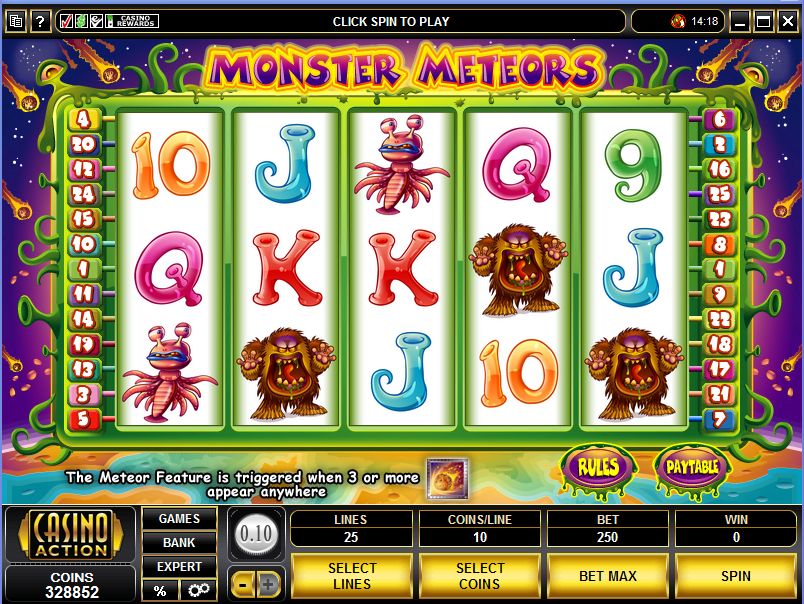Show the game RULES
804x604 pixels.
[x=597, y=466]
